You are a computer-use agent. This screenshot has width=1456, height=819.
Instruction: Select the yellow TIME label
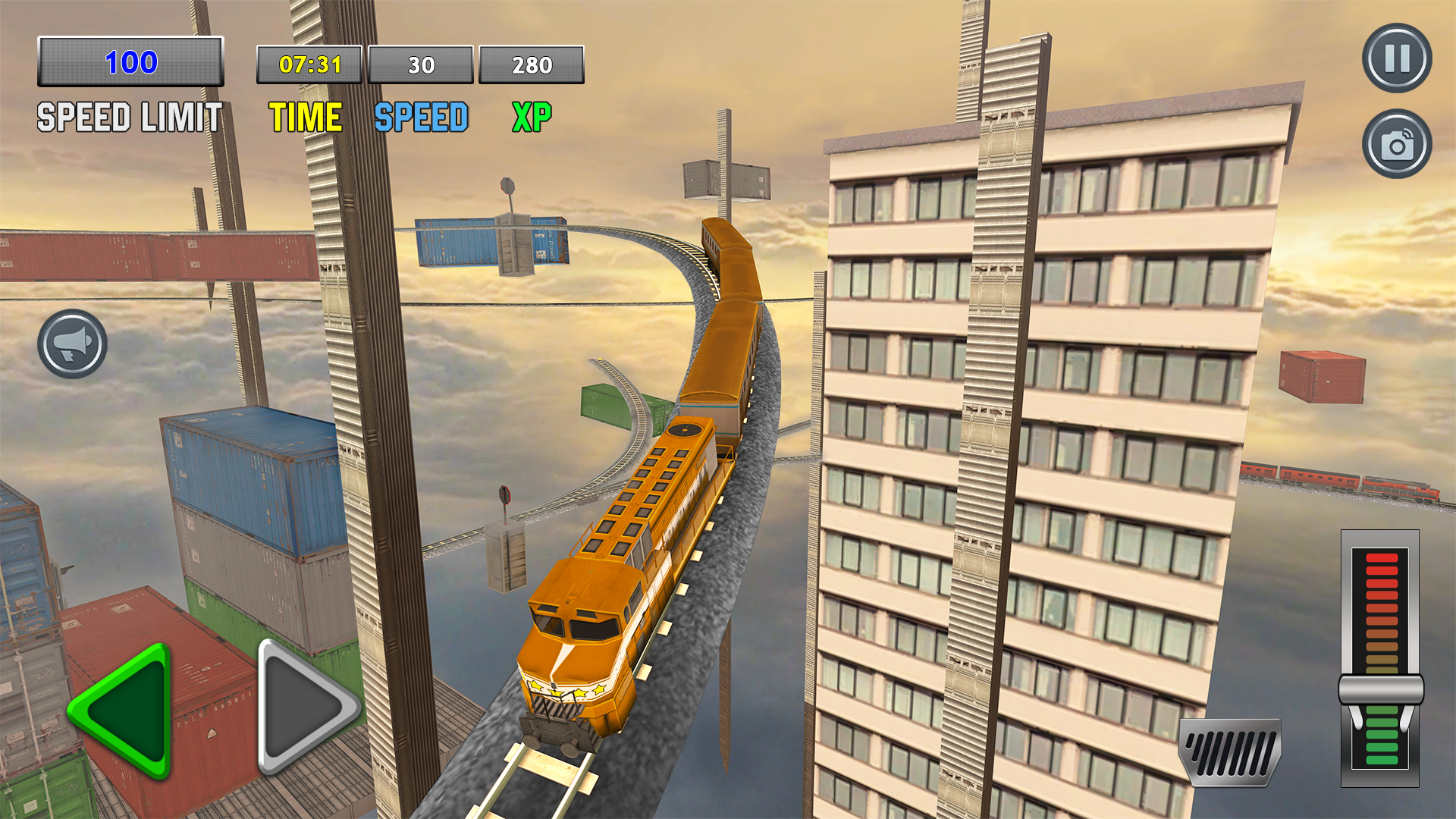pos(305,116)
